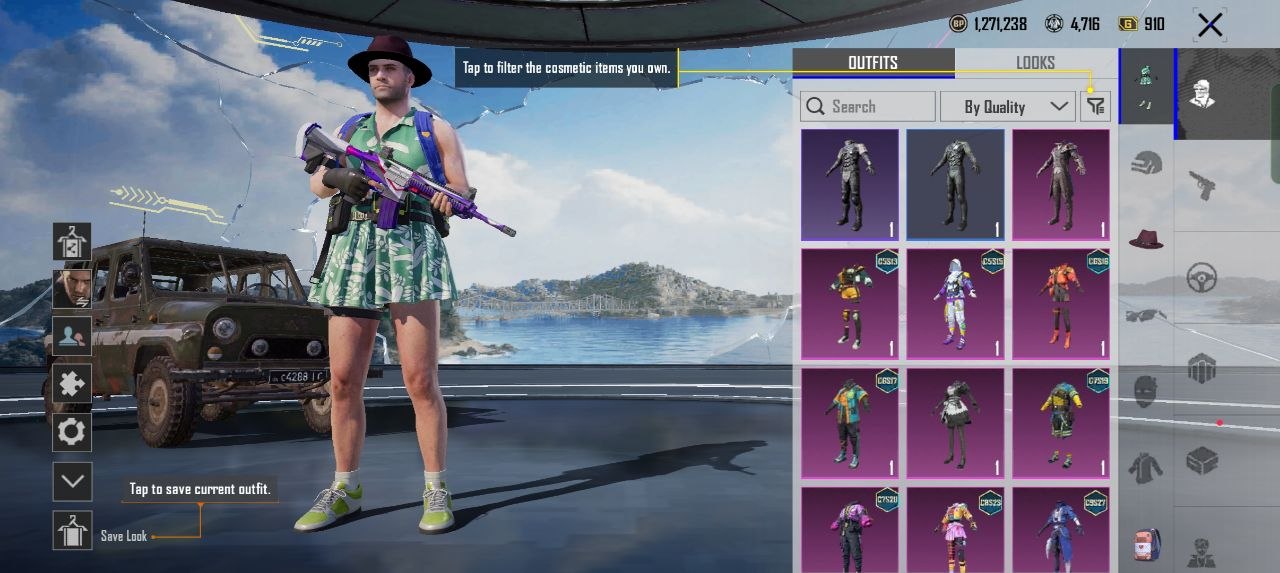Select the Outfits tab
The height and width of the screenshot is (573, 1280).
pyautogui.click(x=873, y=63)
